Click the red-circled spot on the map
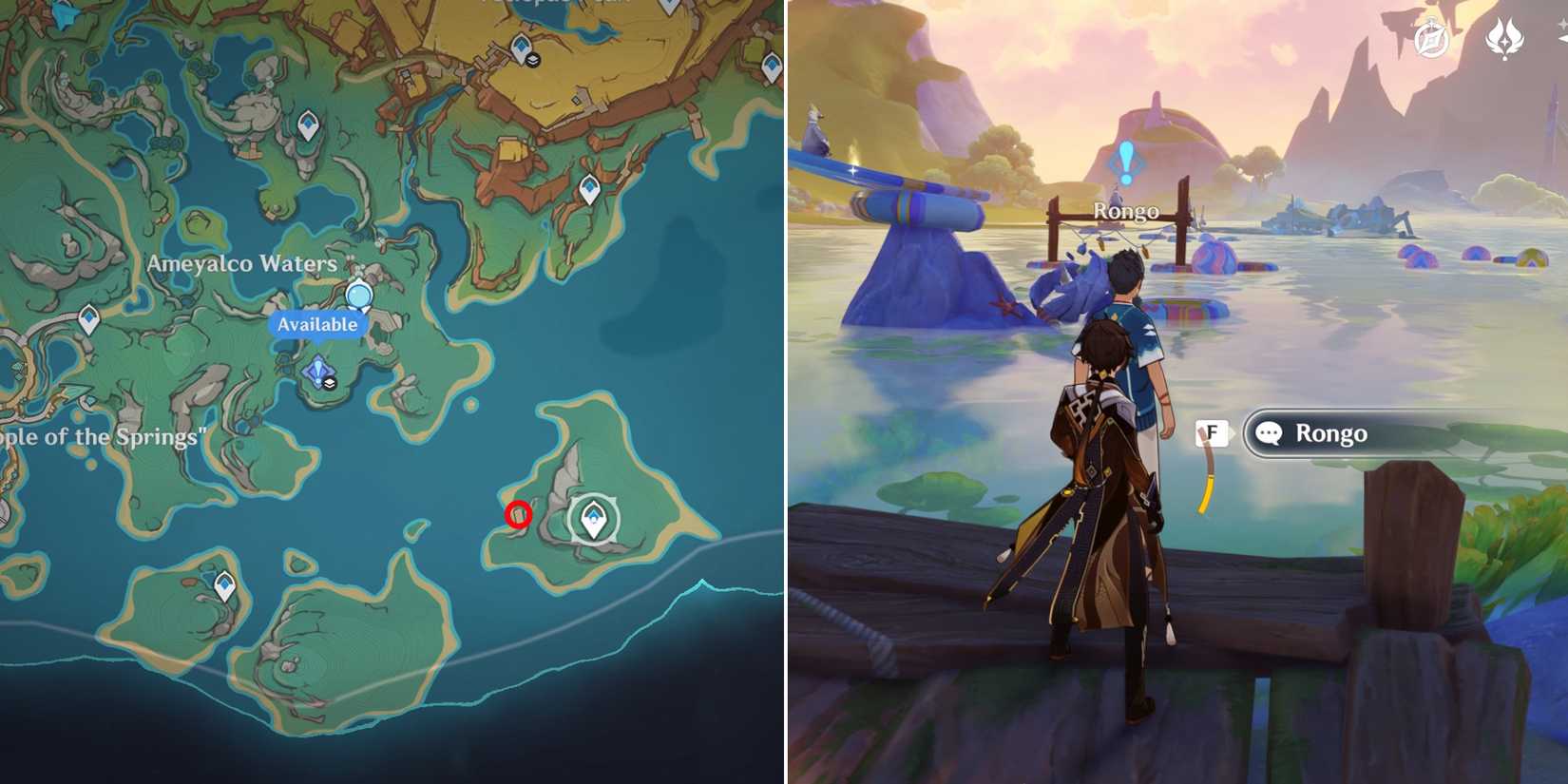1568x784 pixels. (518, 513)
